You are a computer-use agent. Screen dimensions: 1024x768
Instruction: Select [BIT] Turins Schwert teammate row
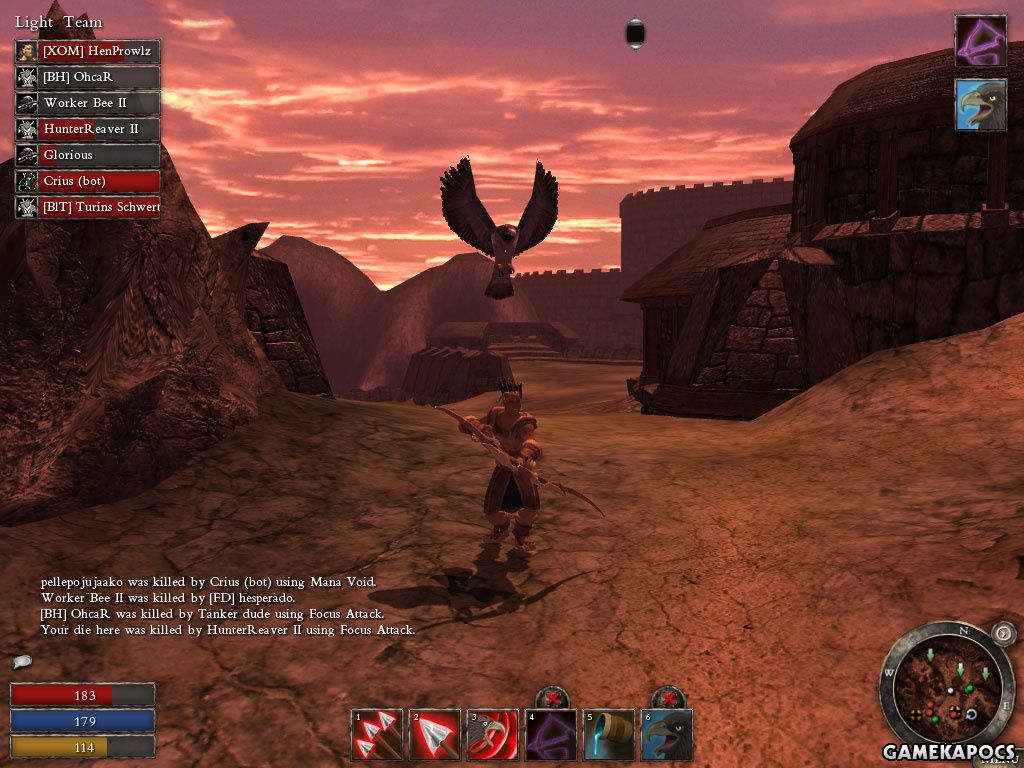coord(88,207)
